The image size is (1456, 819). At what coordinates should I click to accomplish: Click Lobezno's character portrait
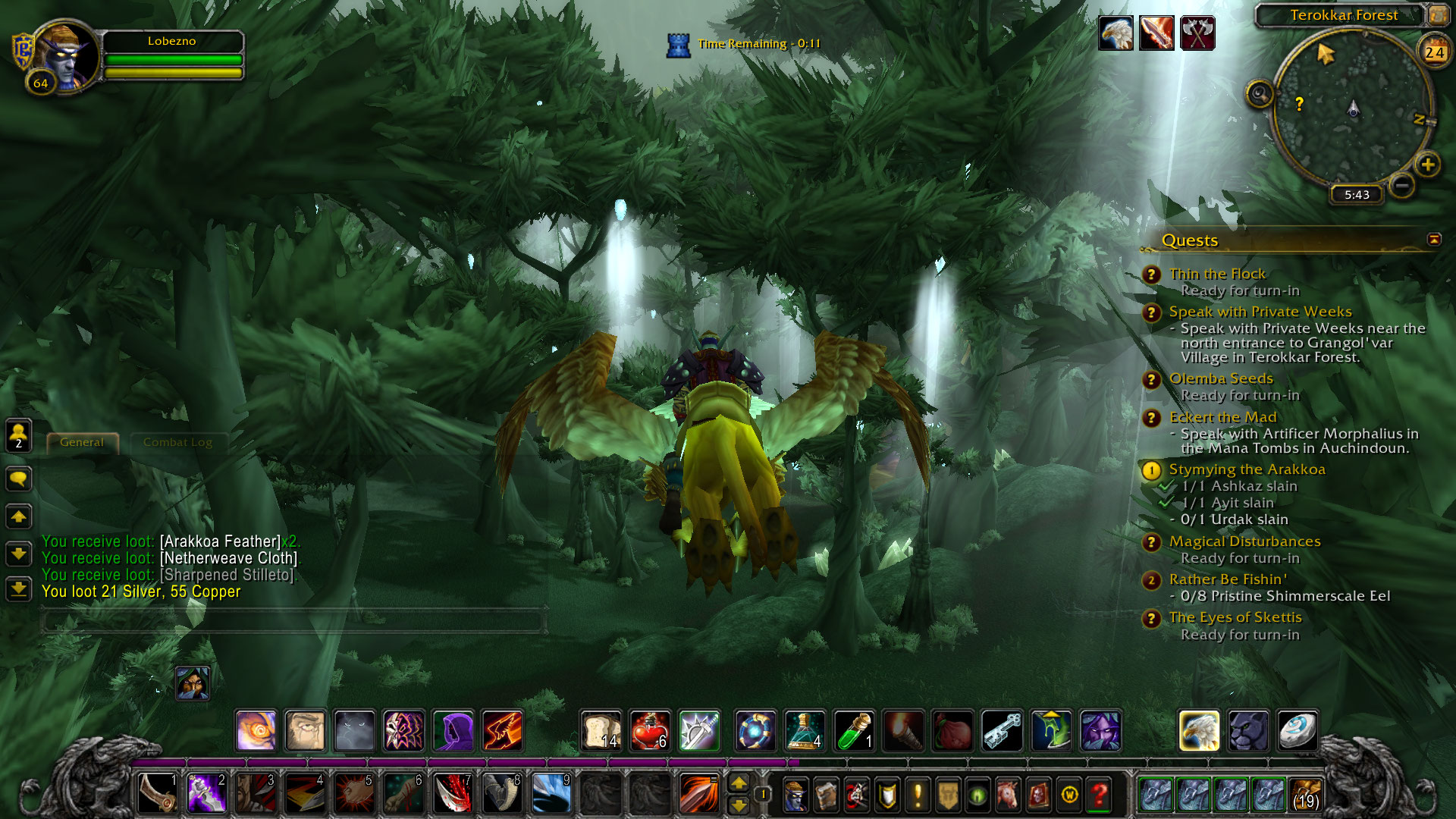click(x=65, y=58)
